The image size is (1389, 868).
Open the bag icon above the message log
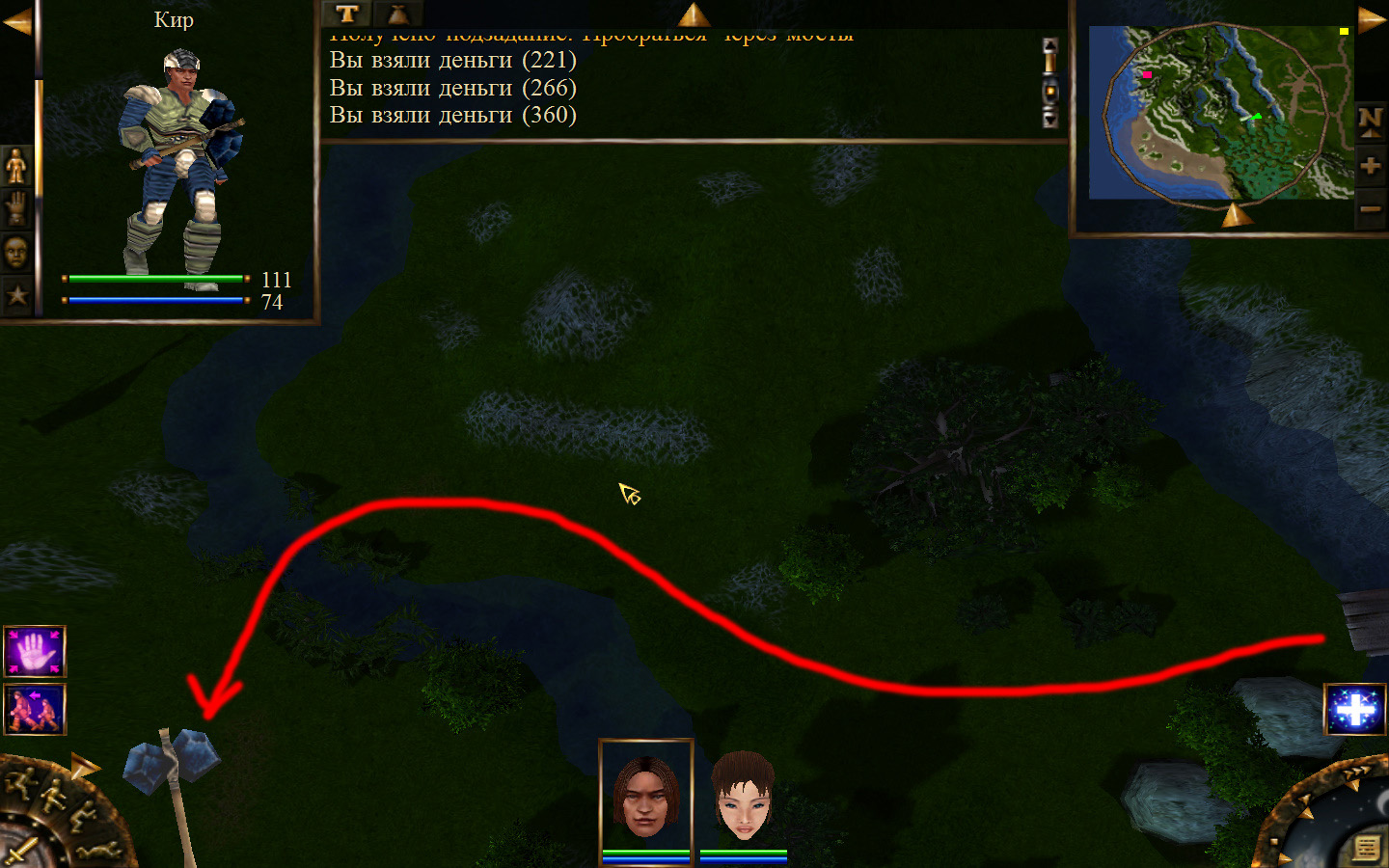pyautogui.click(x=397, y=14)
